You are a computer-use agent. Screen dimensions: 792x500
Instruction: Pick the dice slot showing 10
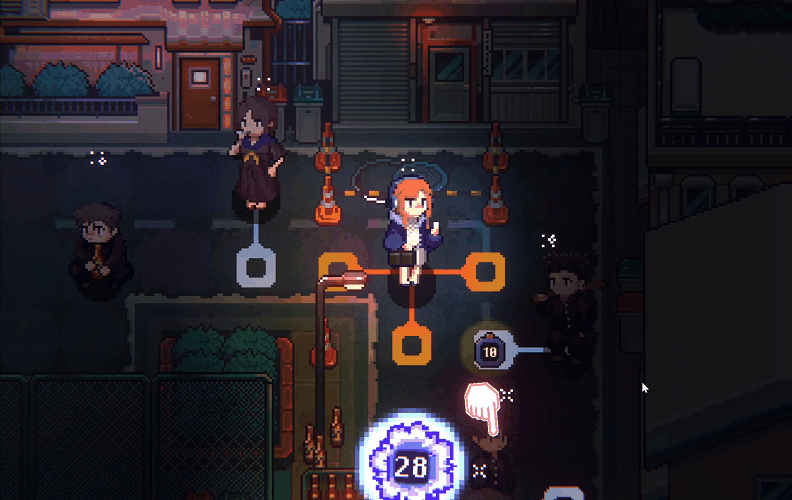(490, 350)
